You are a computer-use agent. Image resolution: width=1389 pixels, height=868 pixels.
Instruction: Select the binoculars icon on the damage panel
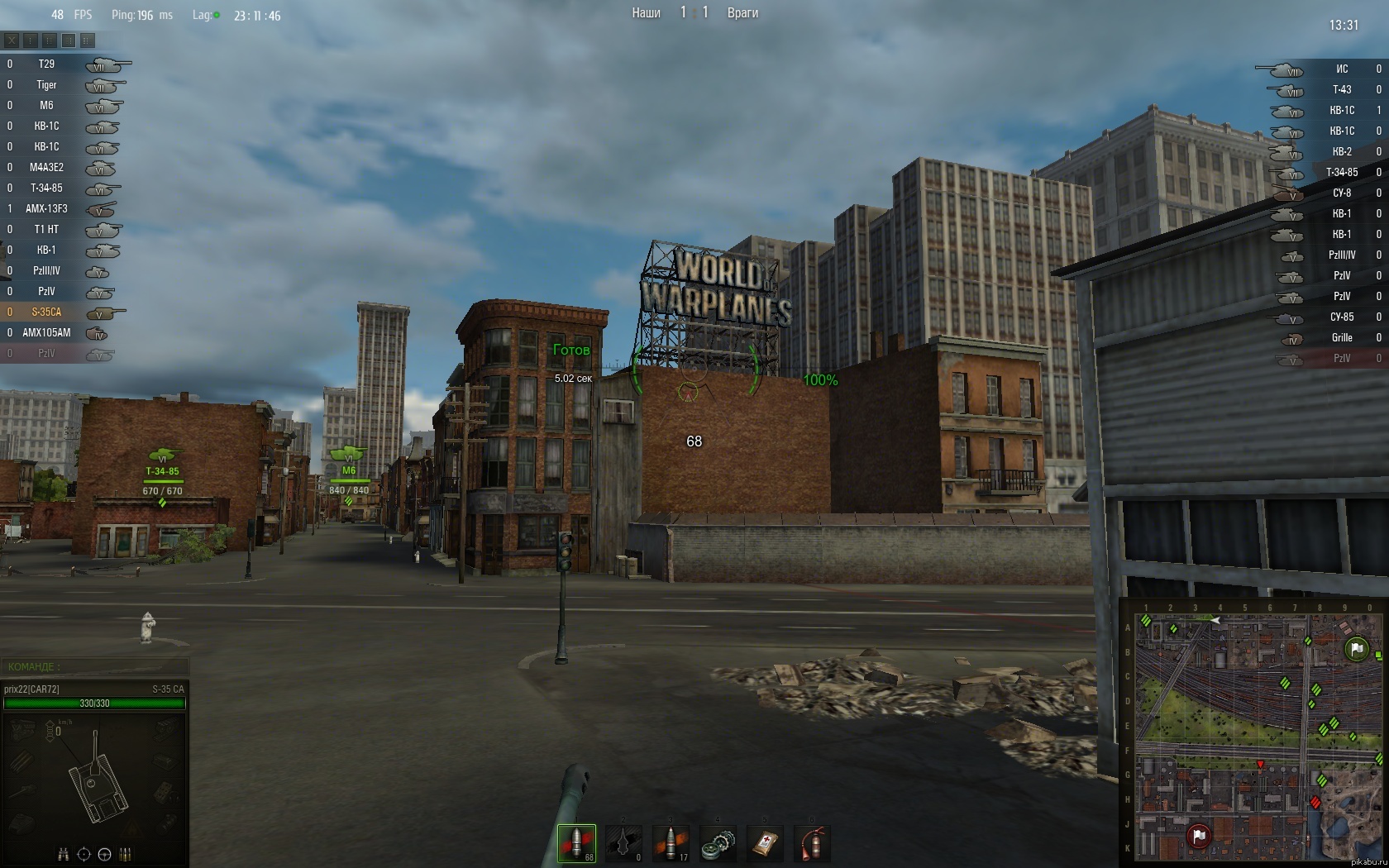(64, 854)
